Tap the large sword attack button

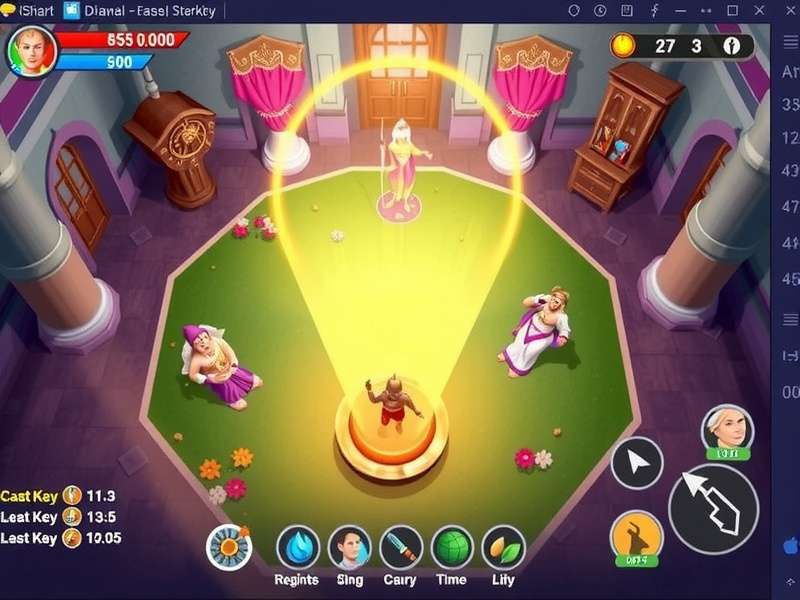pos(713,508)
